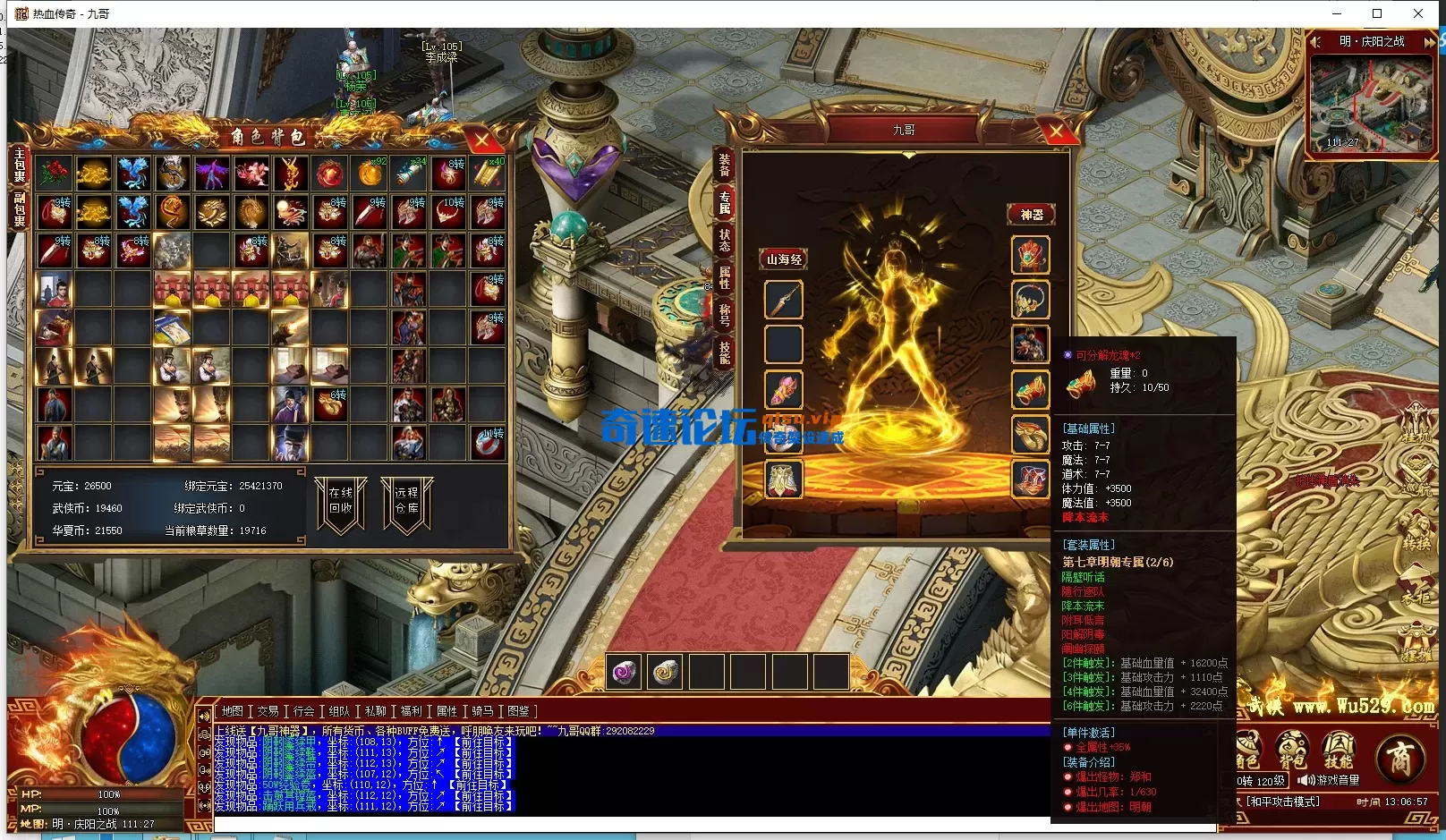Viewport: 1446px width, 840px height.
Task: Click the minimap thumbnail of 明·庆阳之战
Action: 1372,103
